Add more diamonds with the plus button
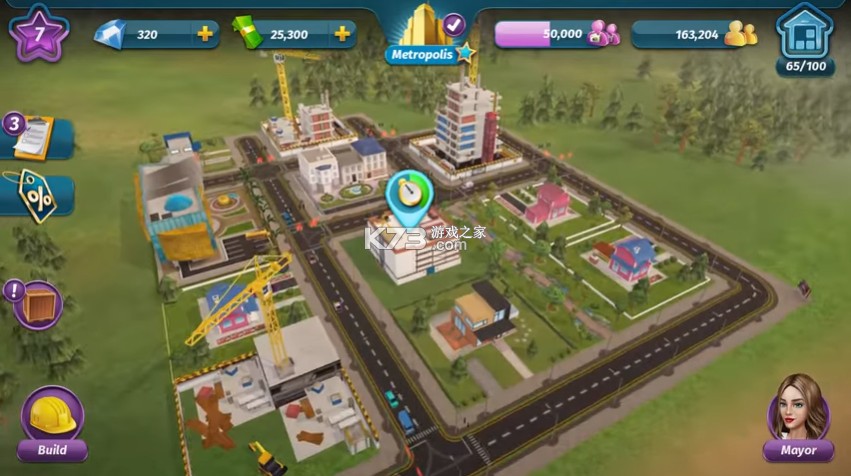 (205, 34)
